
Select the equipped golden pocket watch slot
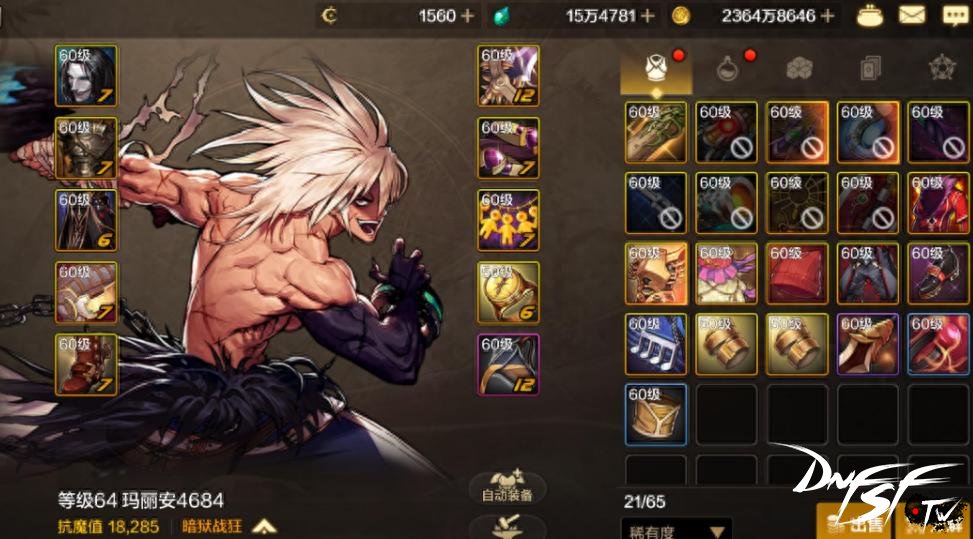click(508, 293)
